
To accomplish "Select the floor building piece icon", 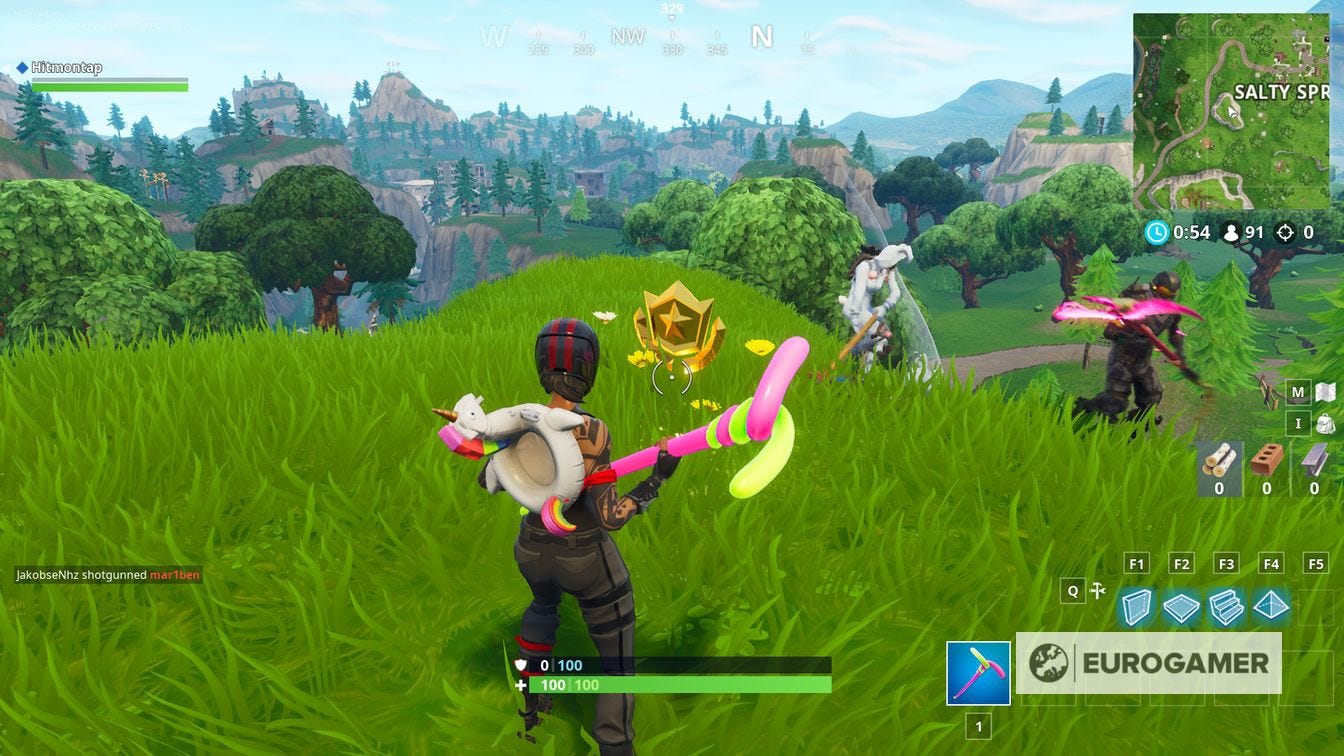I will click(1182, 605).
